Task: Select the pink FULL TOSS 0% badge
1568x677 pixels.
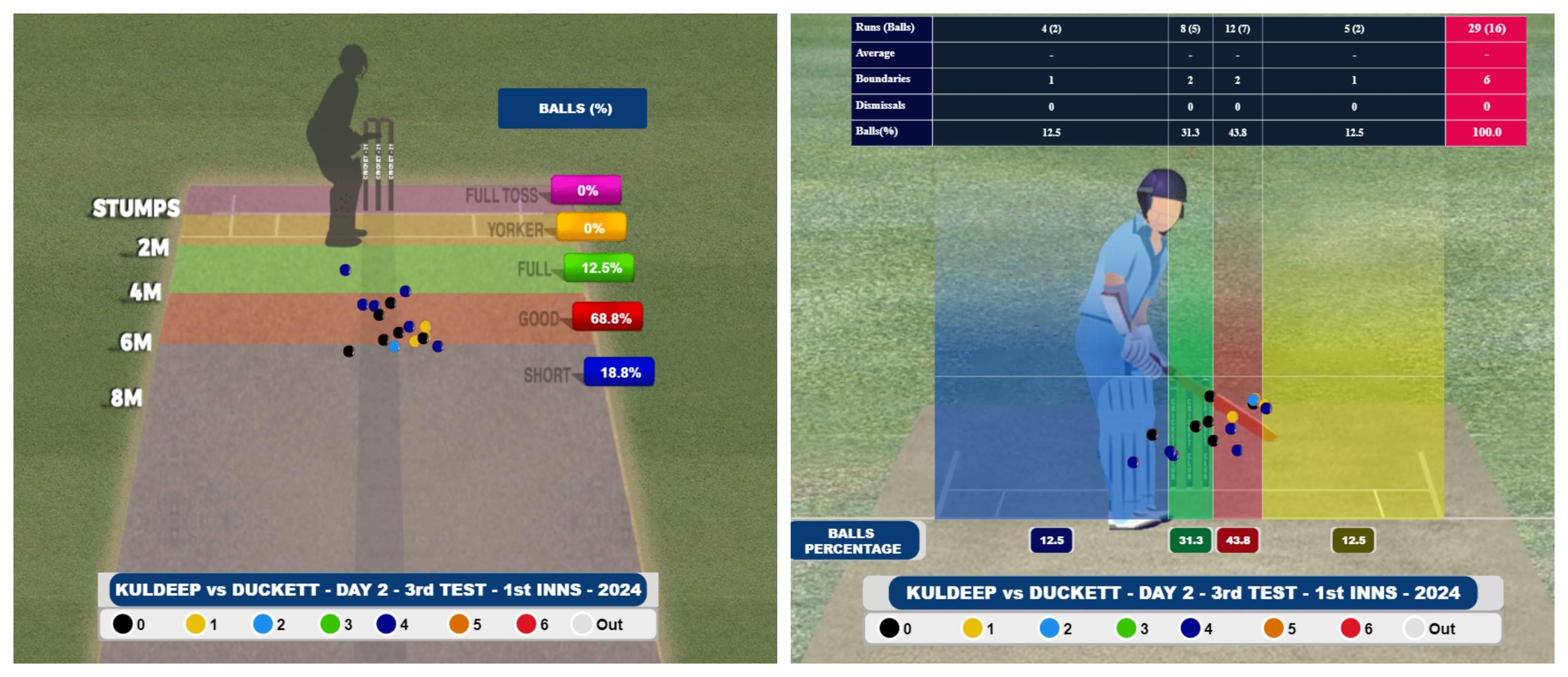Action: (x=586, y=190)
